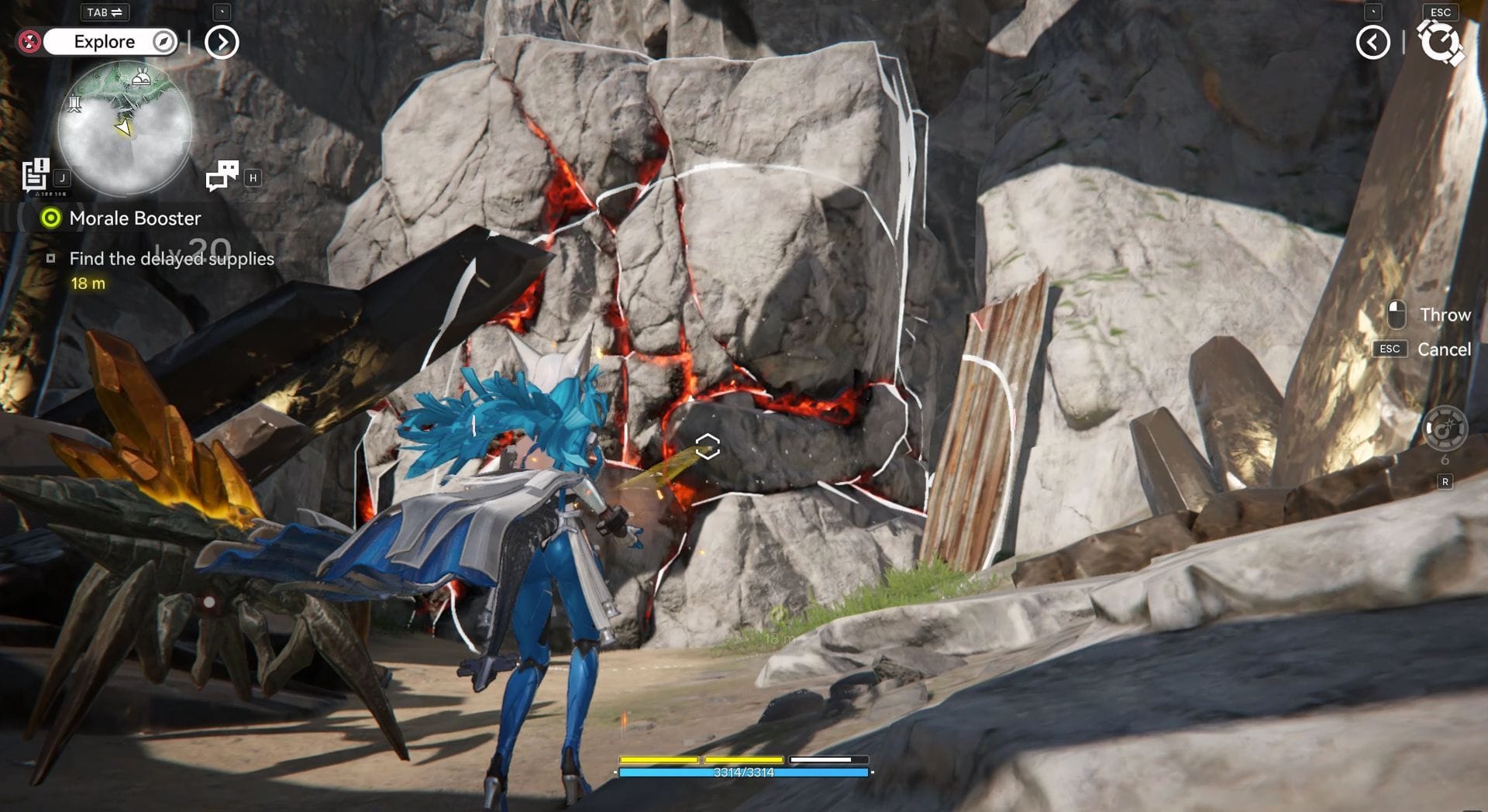This screenshot has width=1488, height=812.
Task: Open the quest log icon with exclamation mark
Action: click(x=36, y=175)
